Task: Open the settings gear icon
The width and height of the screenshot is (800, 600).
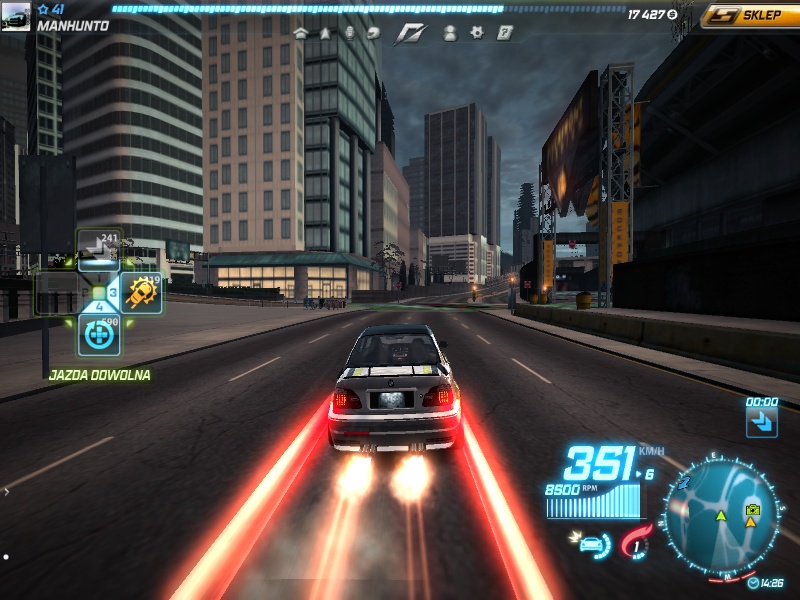Action: [x=477, y=32]
